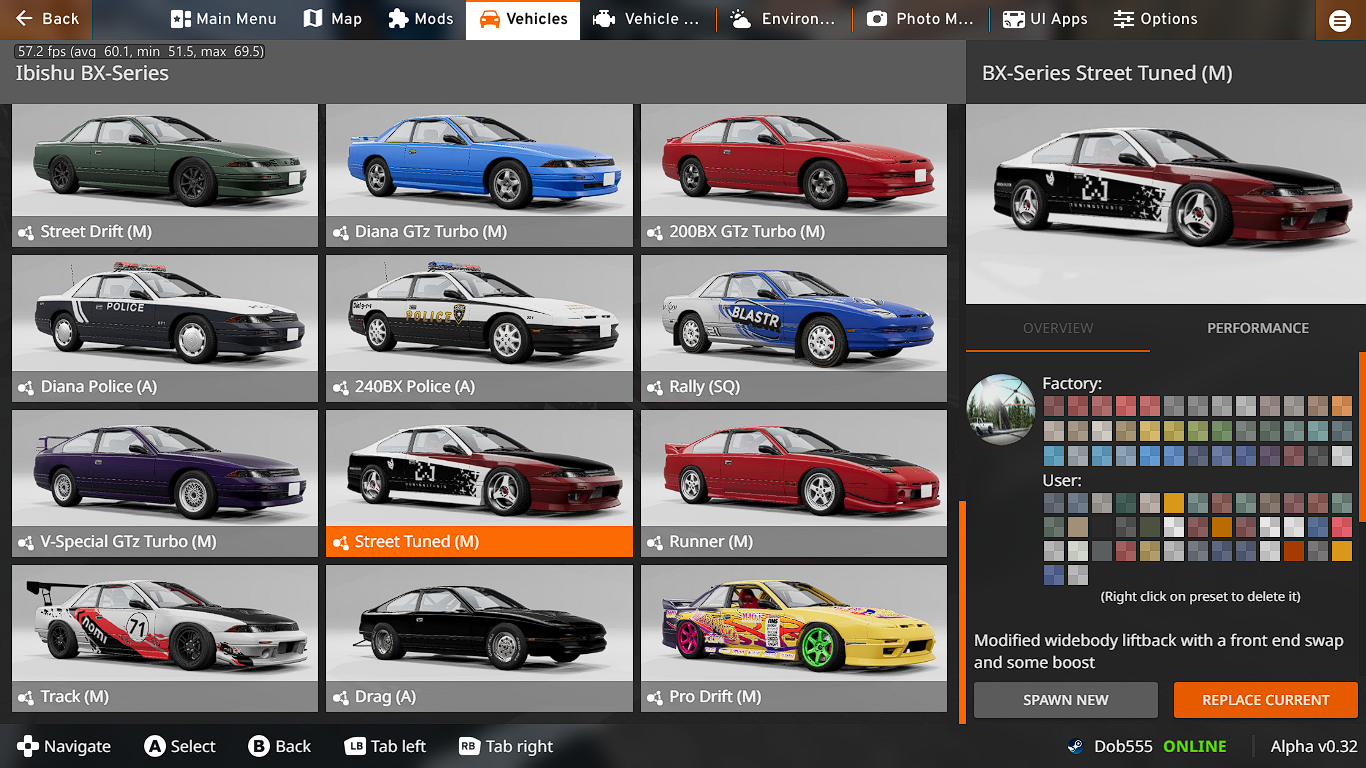Open the Main Menu tab
The height and width of the screenshot is (768, 1366).
click(x=222, y=19)
